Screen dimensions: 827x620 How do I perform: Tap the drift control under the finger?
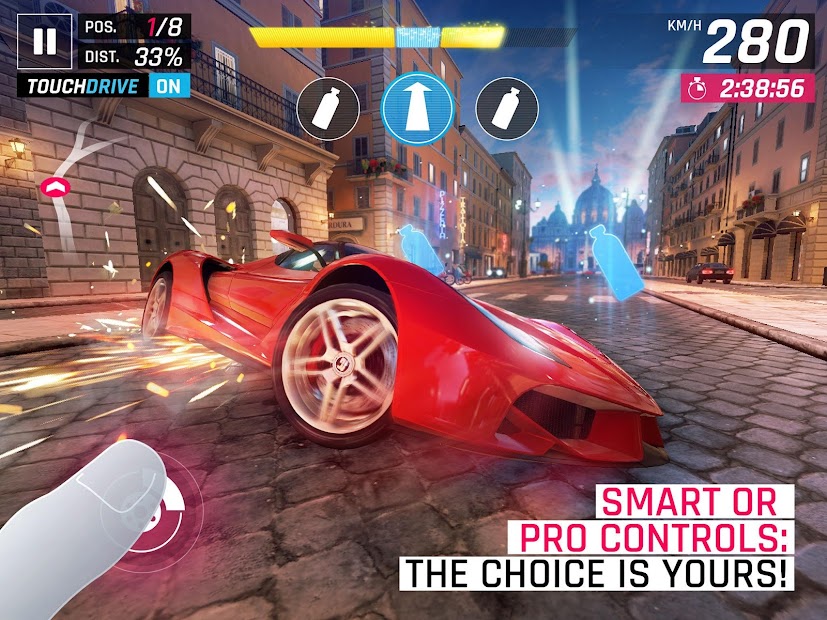pyautogui.click(x=150, y=500)
